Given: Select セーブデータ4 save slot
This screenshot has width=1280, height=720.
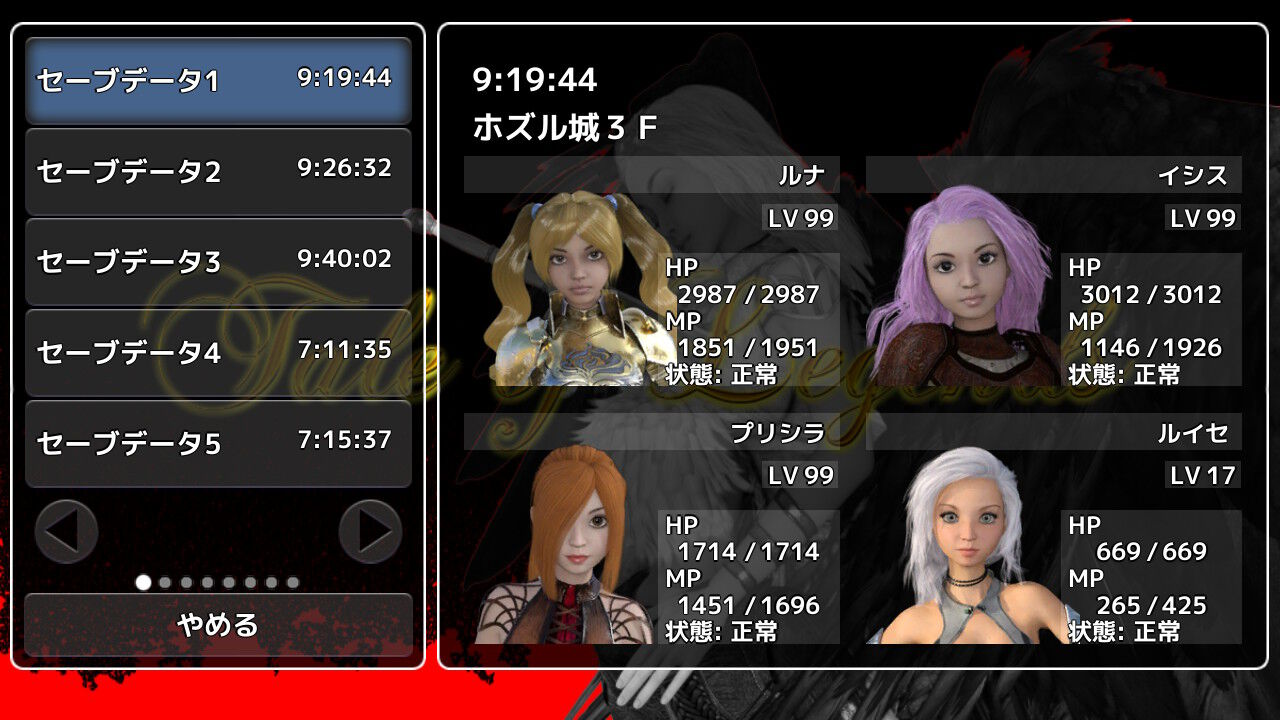Looking at the screenshot, I should (218, 352).
